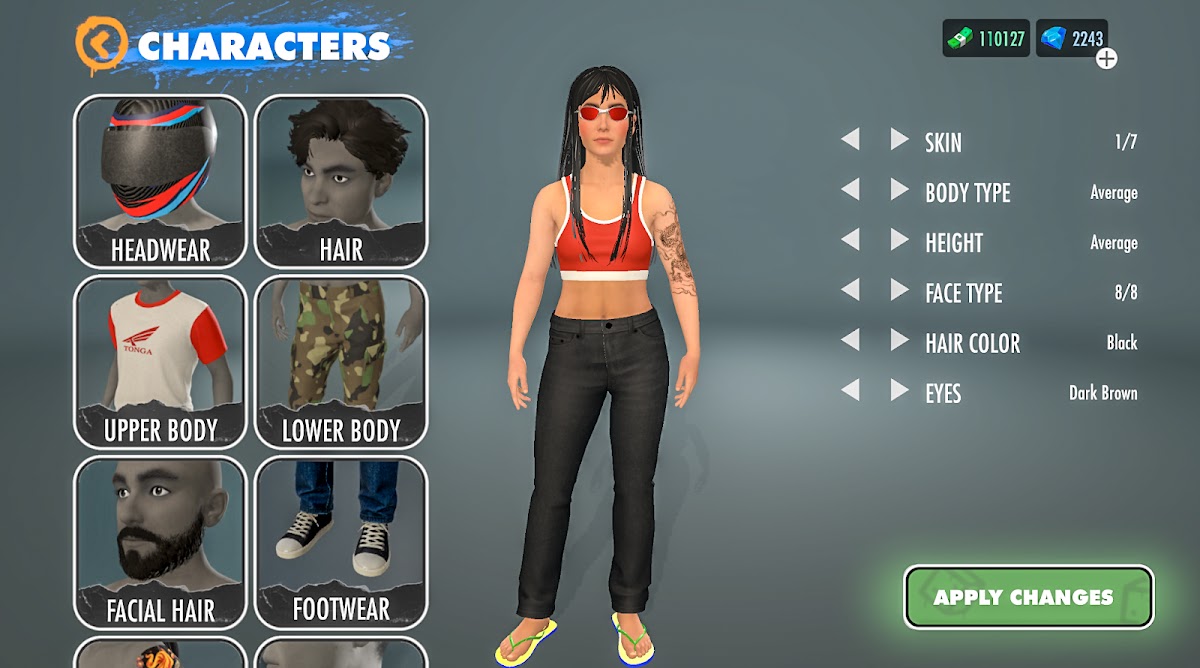
Task: Increase Height with the right arrow
Action: (x=899, y=240)
